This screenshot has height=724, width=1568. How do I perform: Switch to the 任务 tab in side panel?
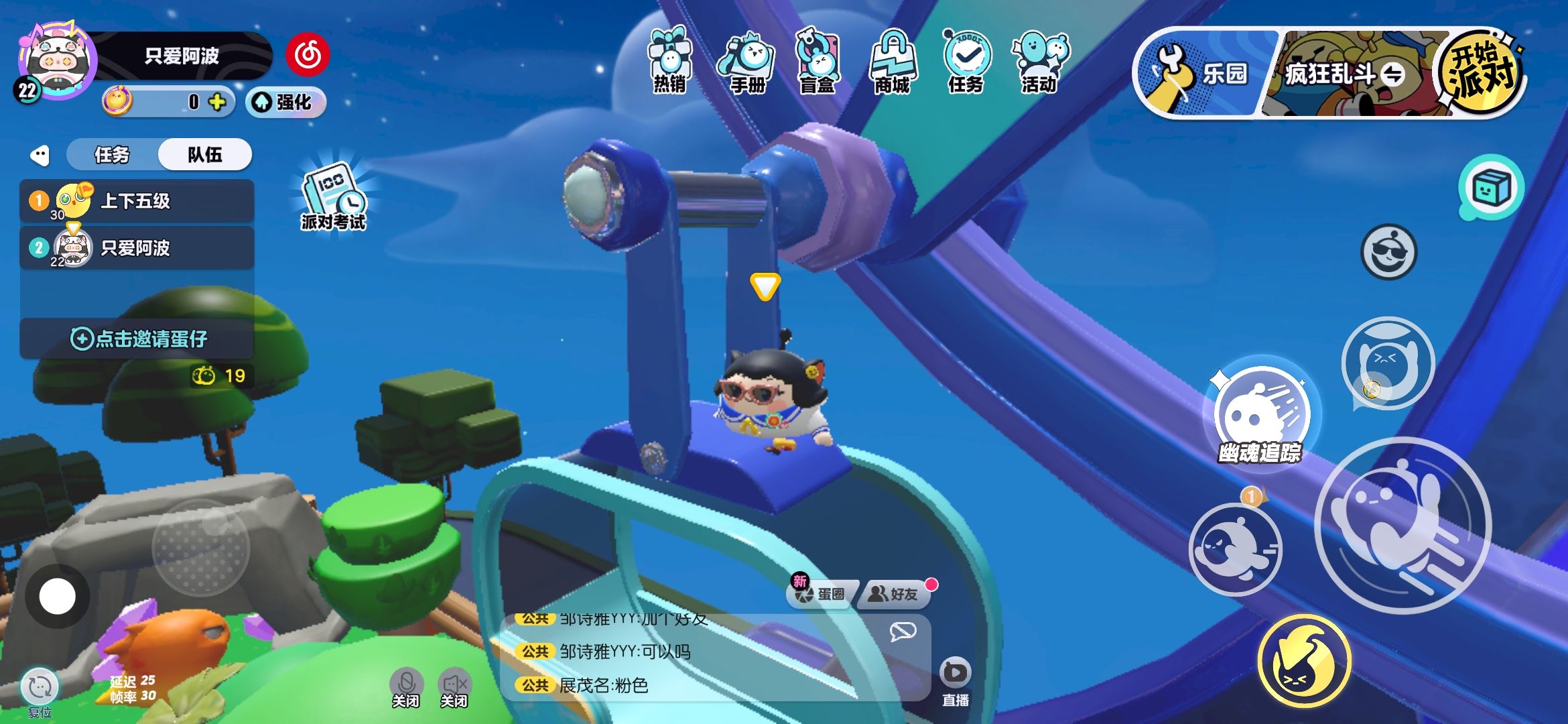tap(112, 155)
